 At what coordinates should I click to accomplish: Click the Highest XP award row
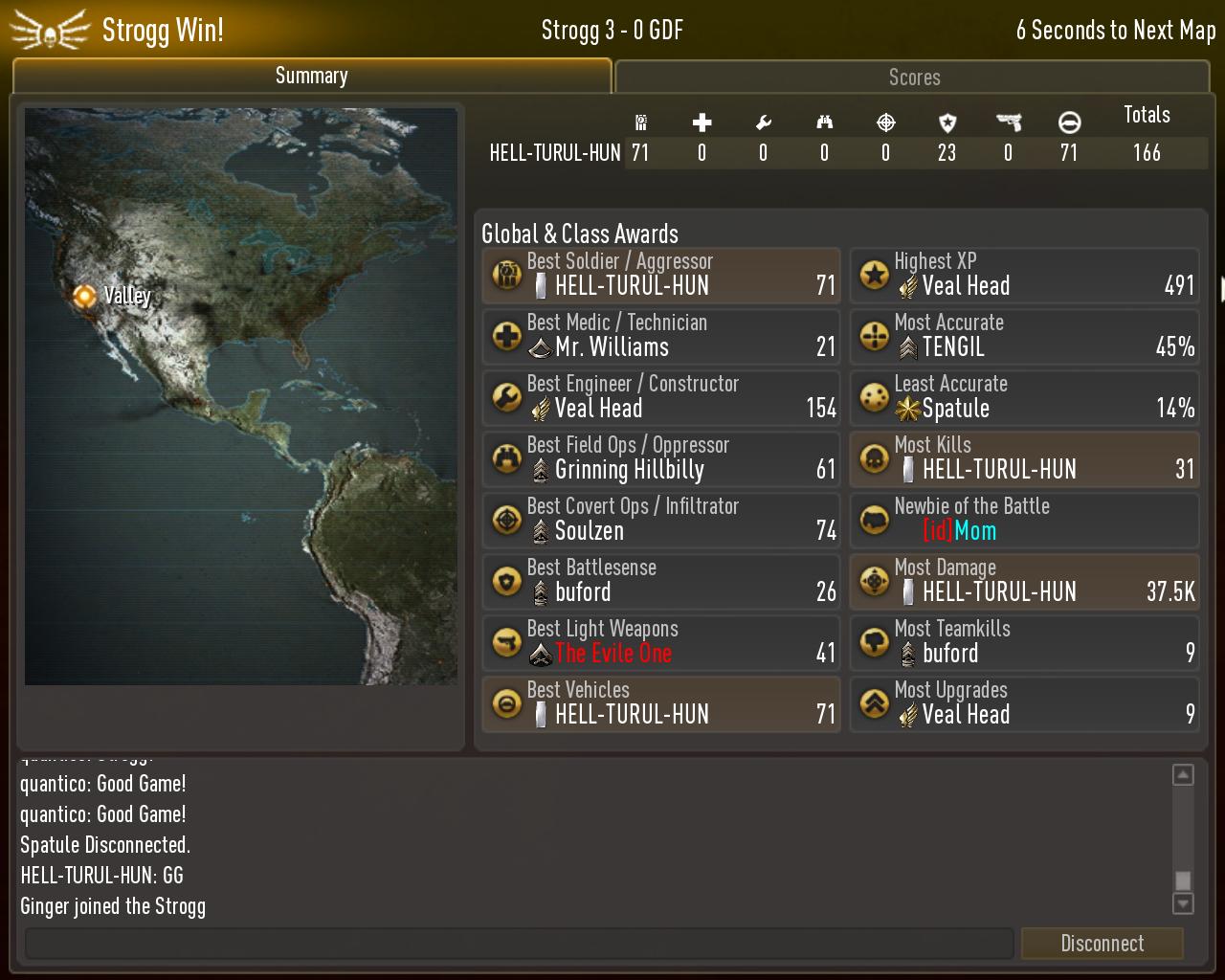pos(1024,276)
